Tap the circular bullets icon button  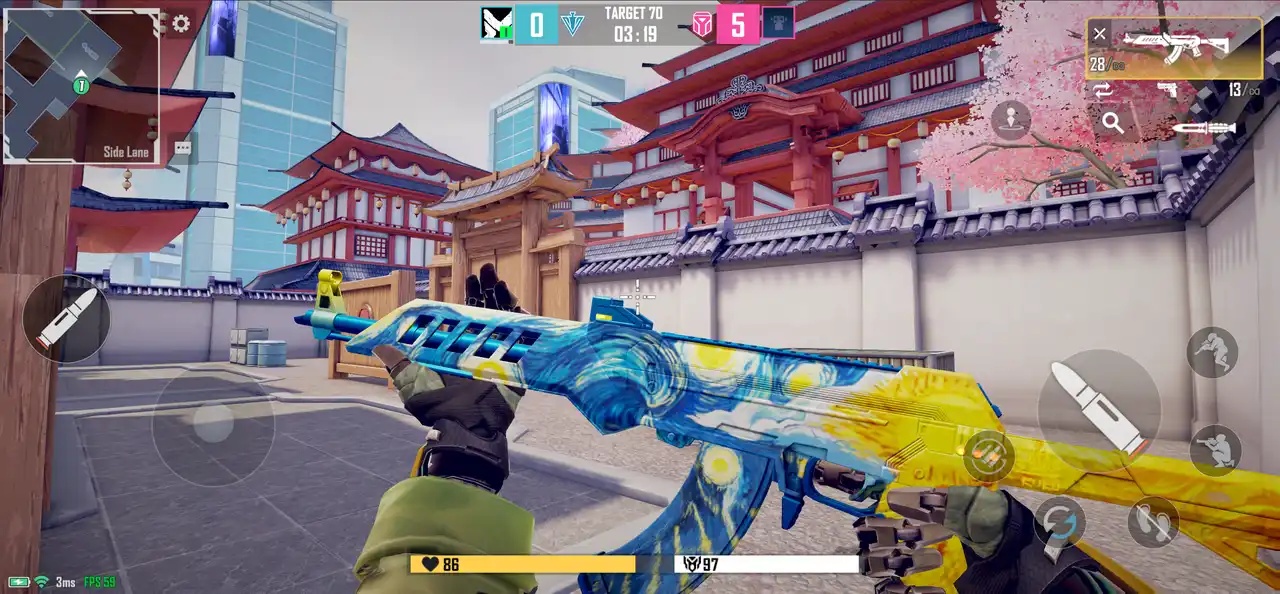pos(989,455)
